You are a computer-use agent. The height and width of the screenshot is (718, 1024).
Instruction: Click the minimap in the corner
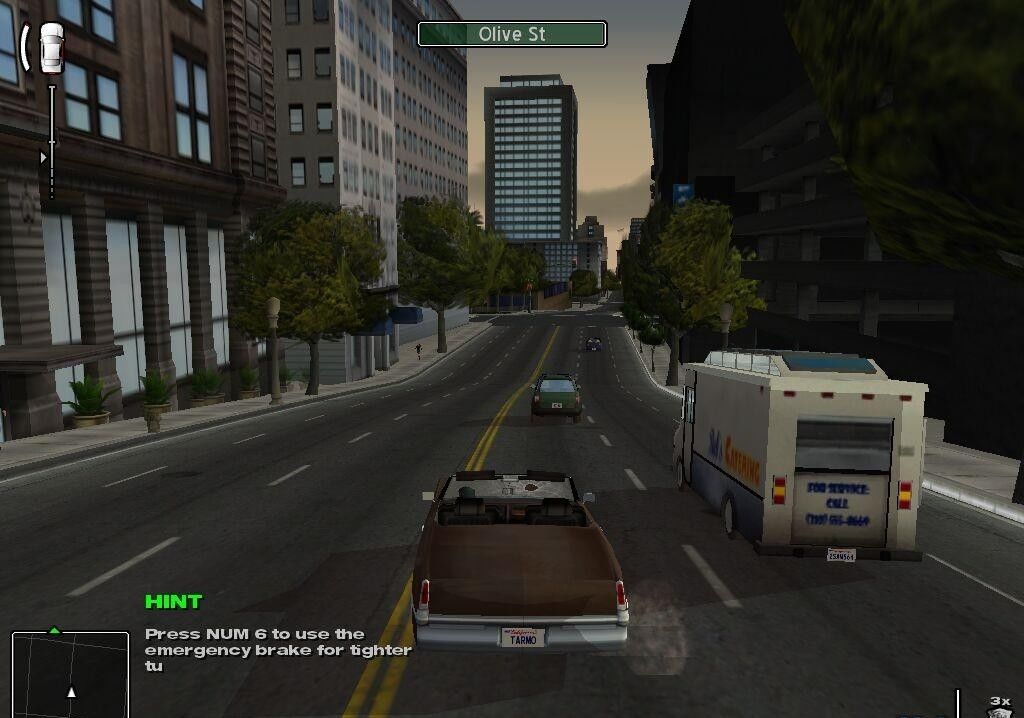point(70,673)
